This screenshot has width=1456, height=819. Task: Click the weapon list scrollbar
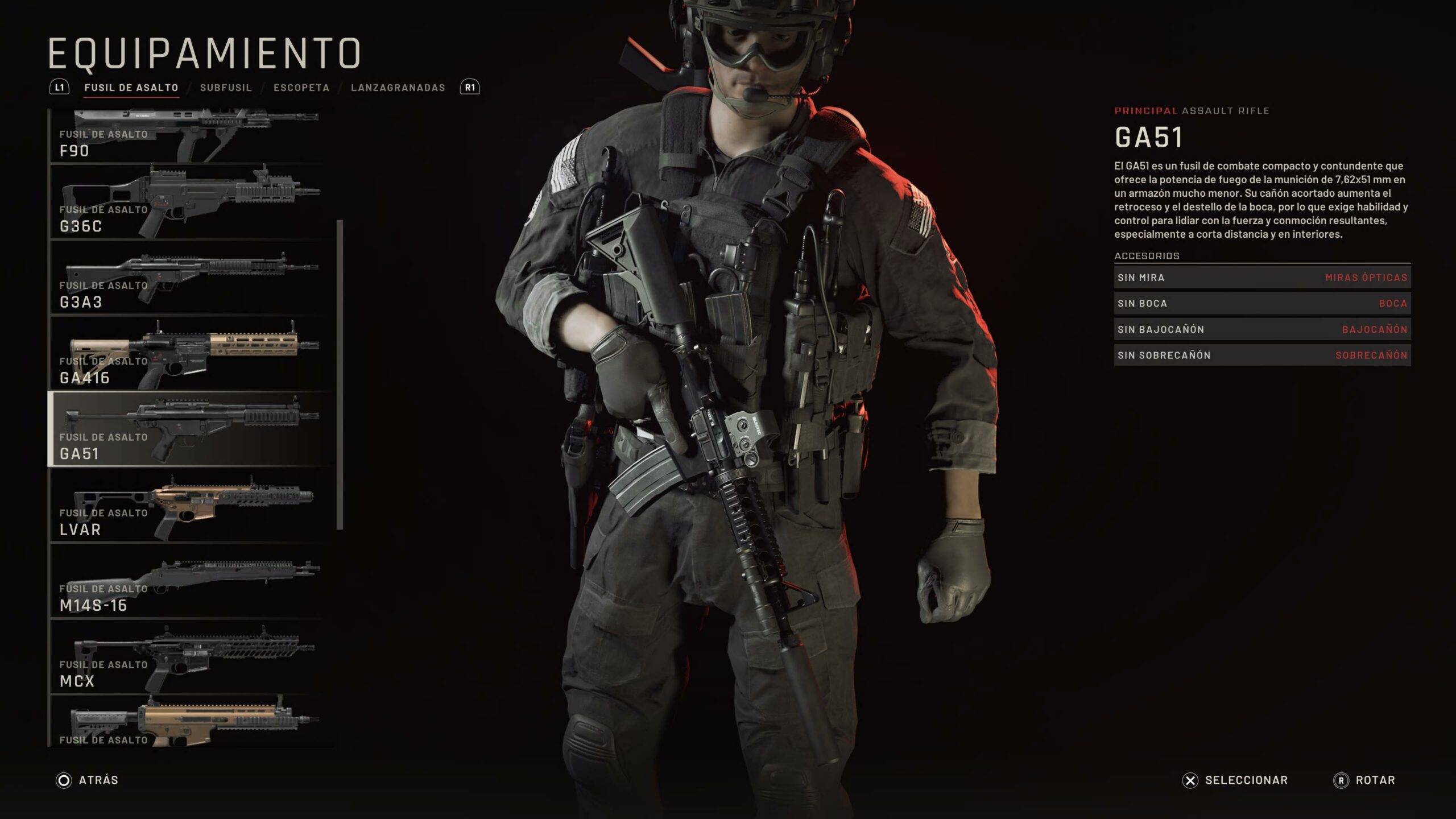click(340, 374)
